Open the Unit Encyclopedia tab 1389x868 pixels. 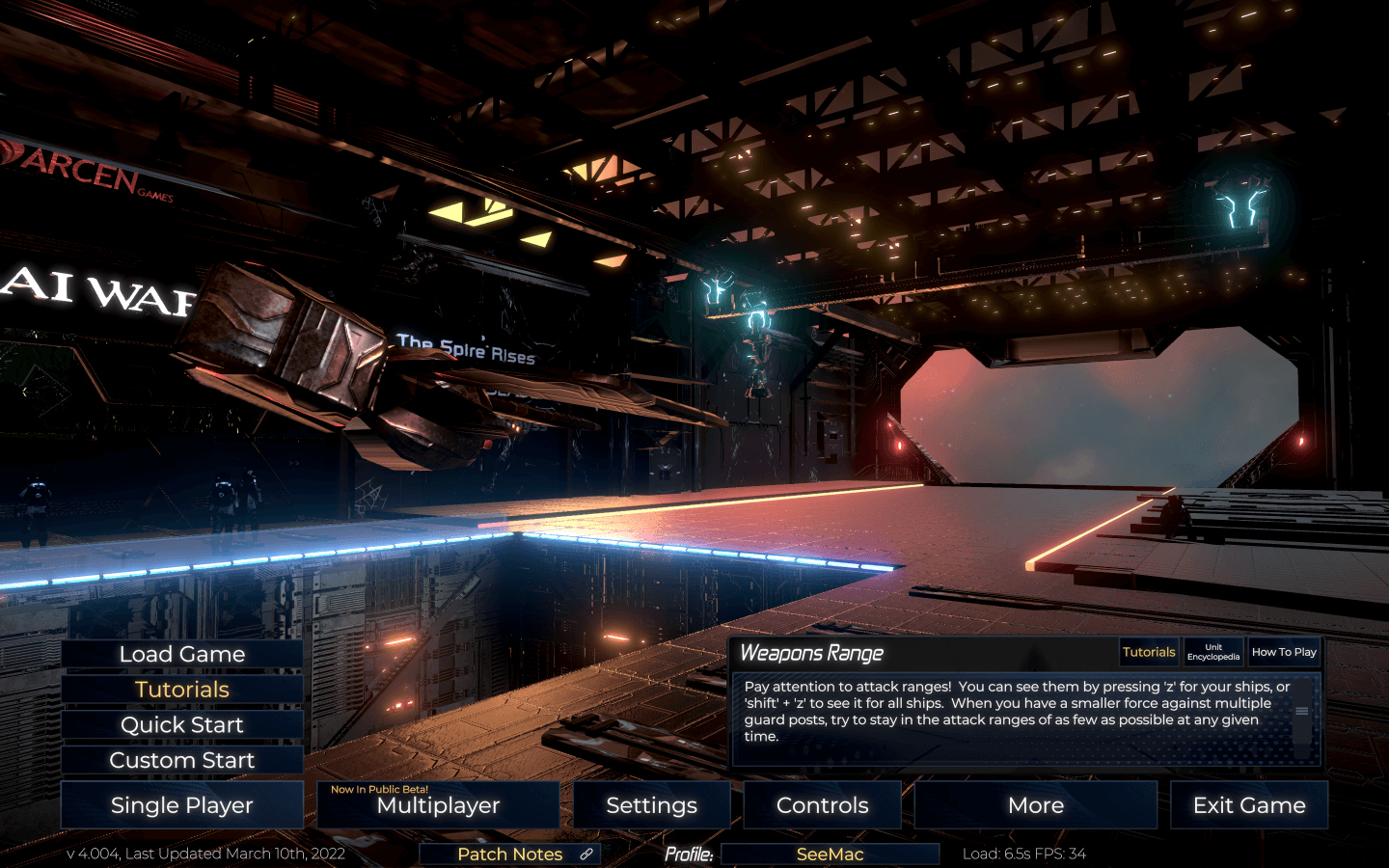(x=1213, y=653)
